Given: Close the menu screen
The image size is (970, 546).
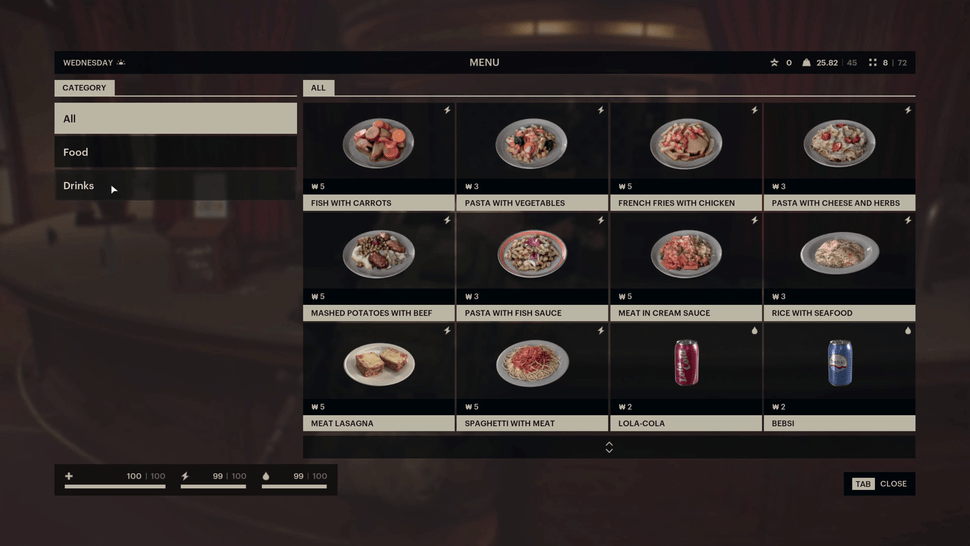Looking at the screenshot, I should (880, 484).
